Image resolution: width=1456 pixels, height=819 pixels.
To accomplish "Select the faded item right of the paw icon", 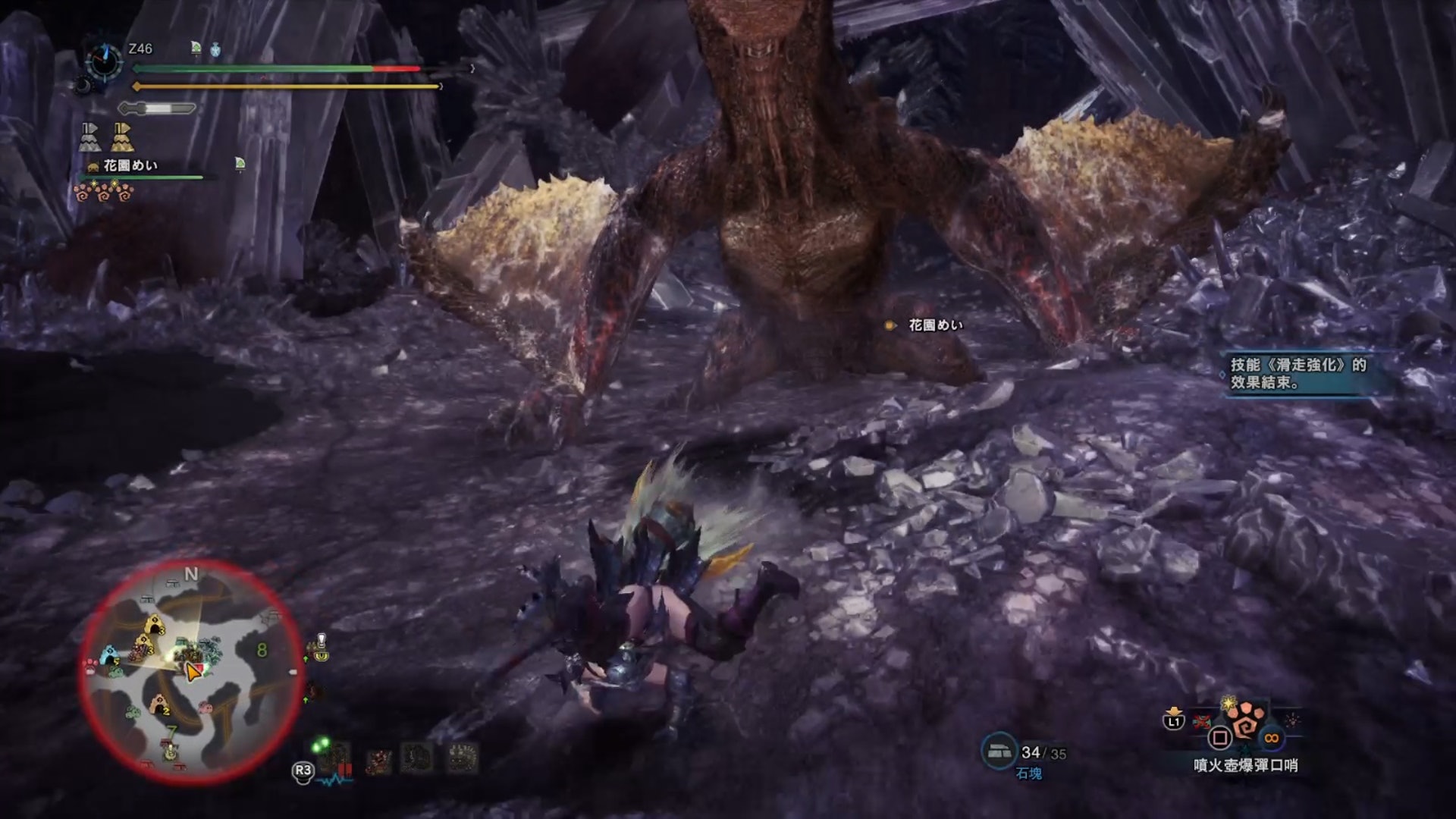I will 1291,720.
